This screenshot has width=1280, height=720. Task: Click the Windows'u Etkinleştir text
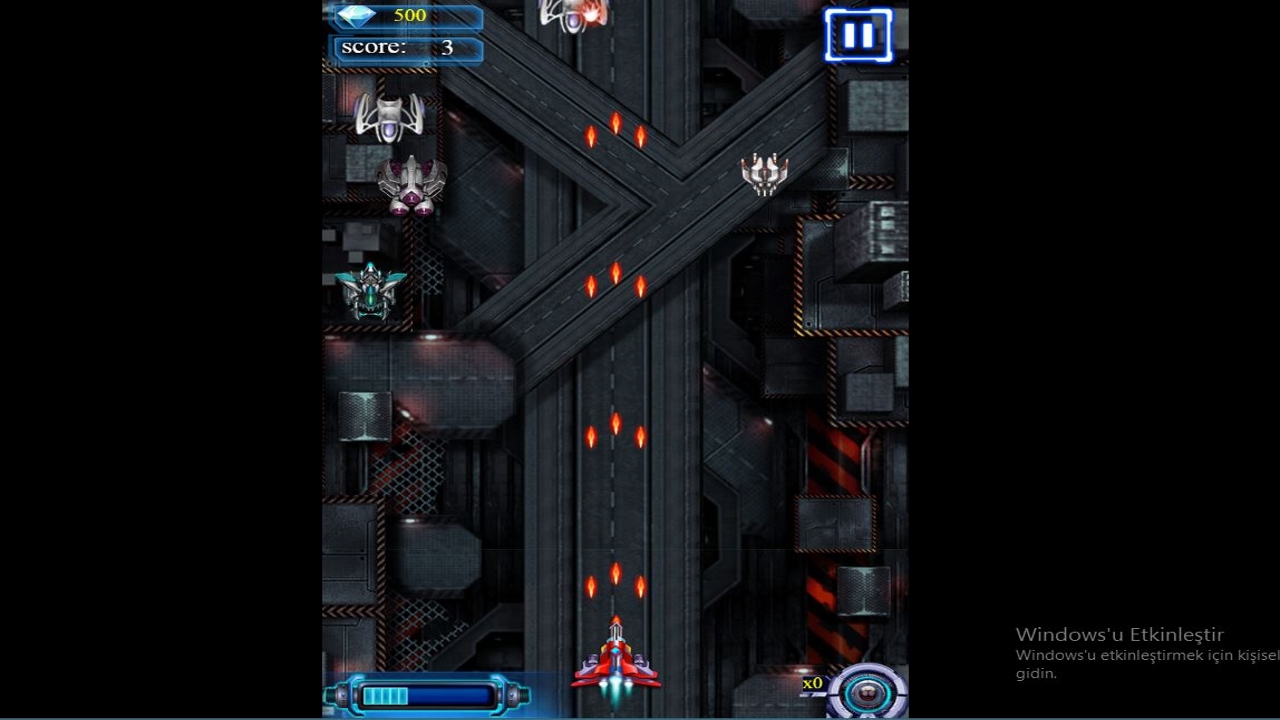(x=1121, y=634)
